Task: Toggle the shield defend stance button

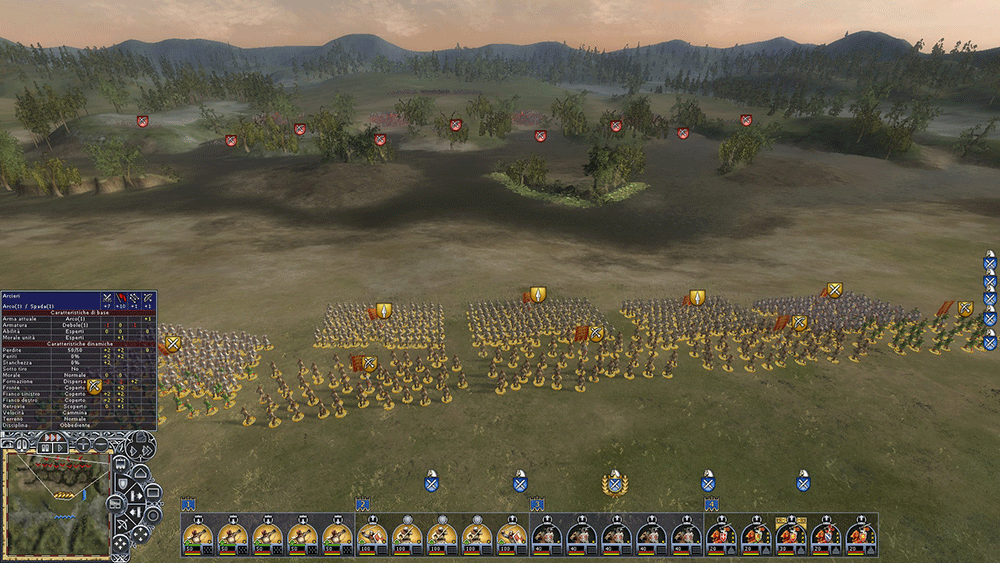Action: [123, 485]
